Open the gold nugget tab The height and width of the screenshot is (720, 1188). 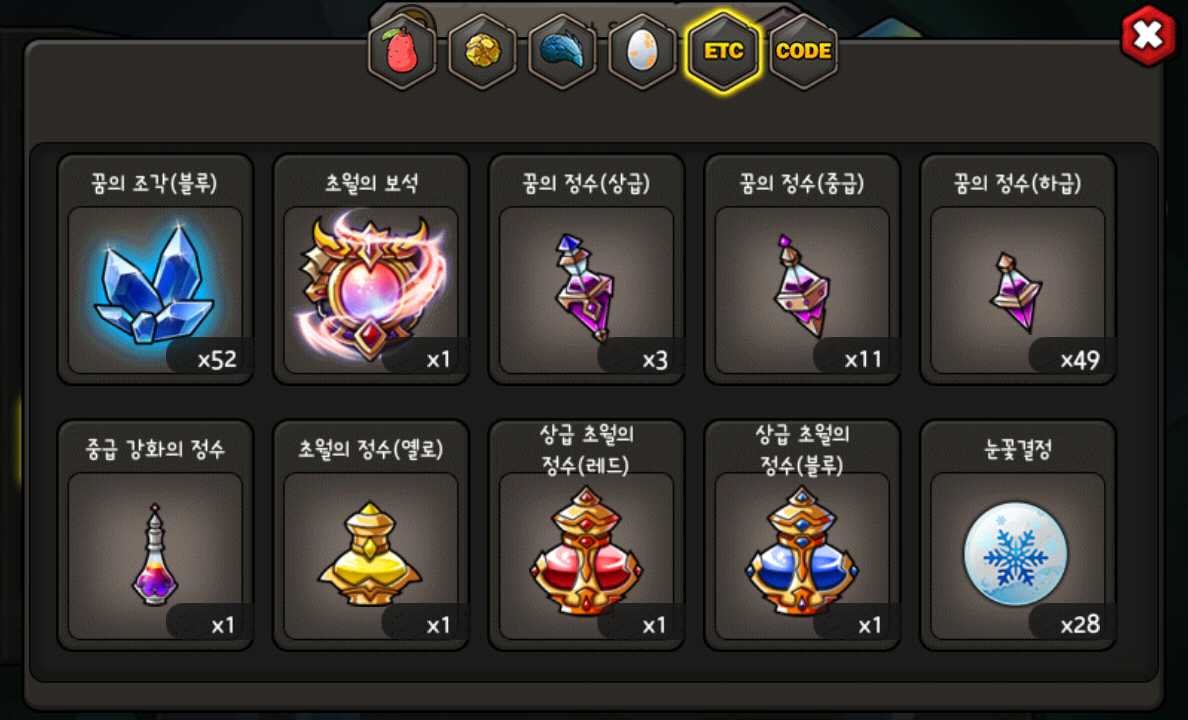[x=482, y=52]
